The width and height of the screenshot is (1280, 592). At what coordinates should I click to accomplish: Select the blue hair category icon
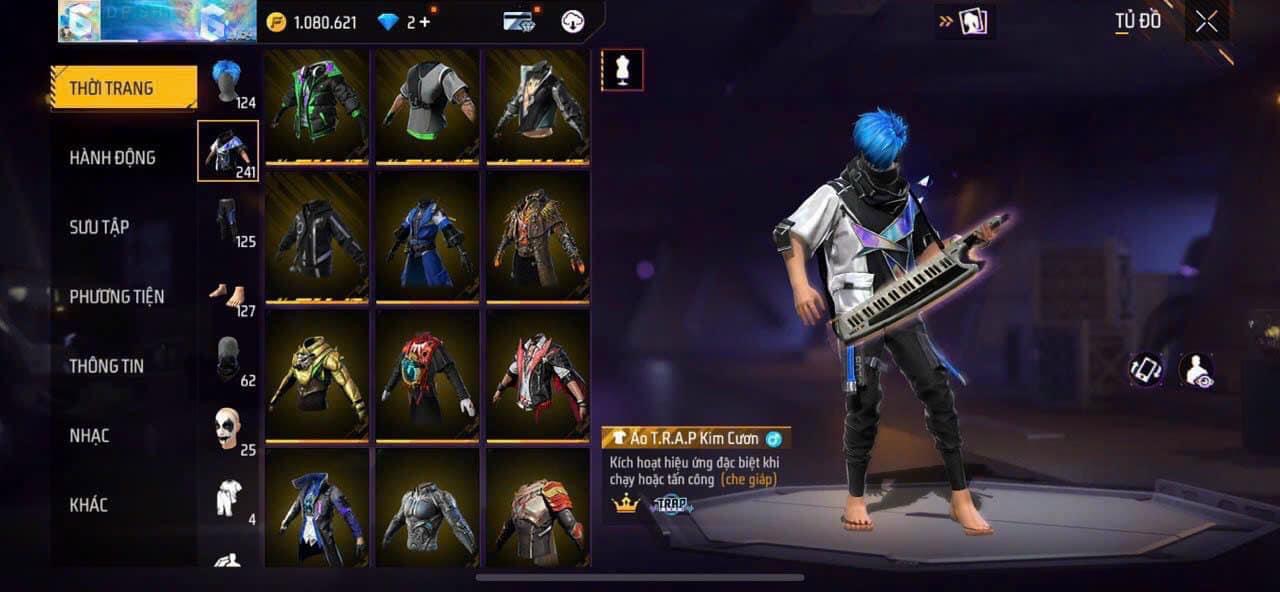pyautogui.click(x=228, y=82)
